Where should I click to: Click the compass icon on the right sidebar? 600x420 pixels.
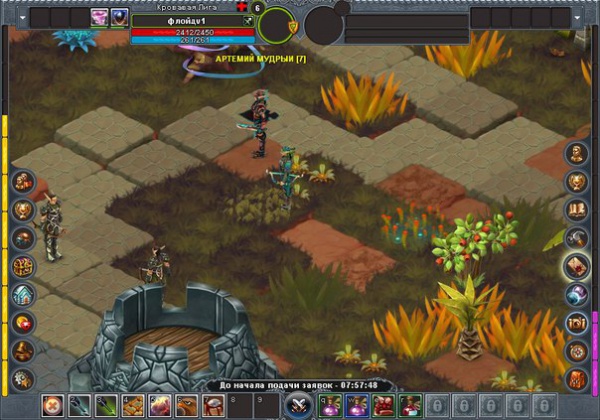tap(577, 351)
